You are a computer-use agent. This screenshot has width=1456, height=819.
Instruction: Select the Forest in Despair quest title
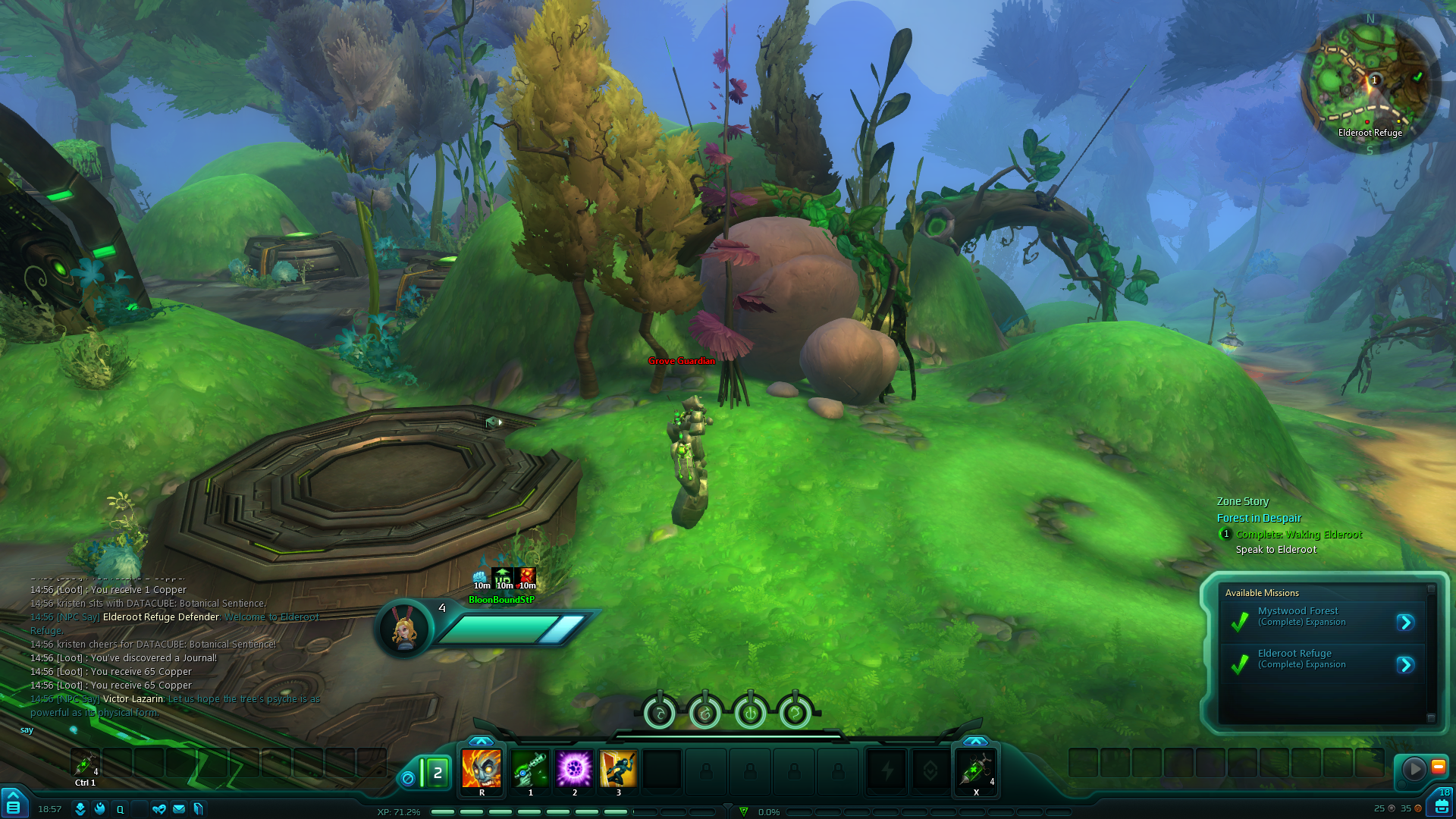(1259, 518)
